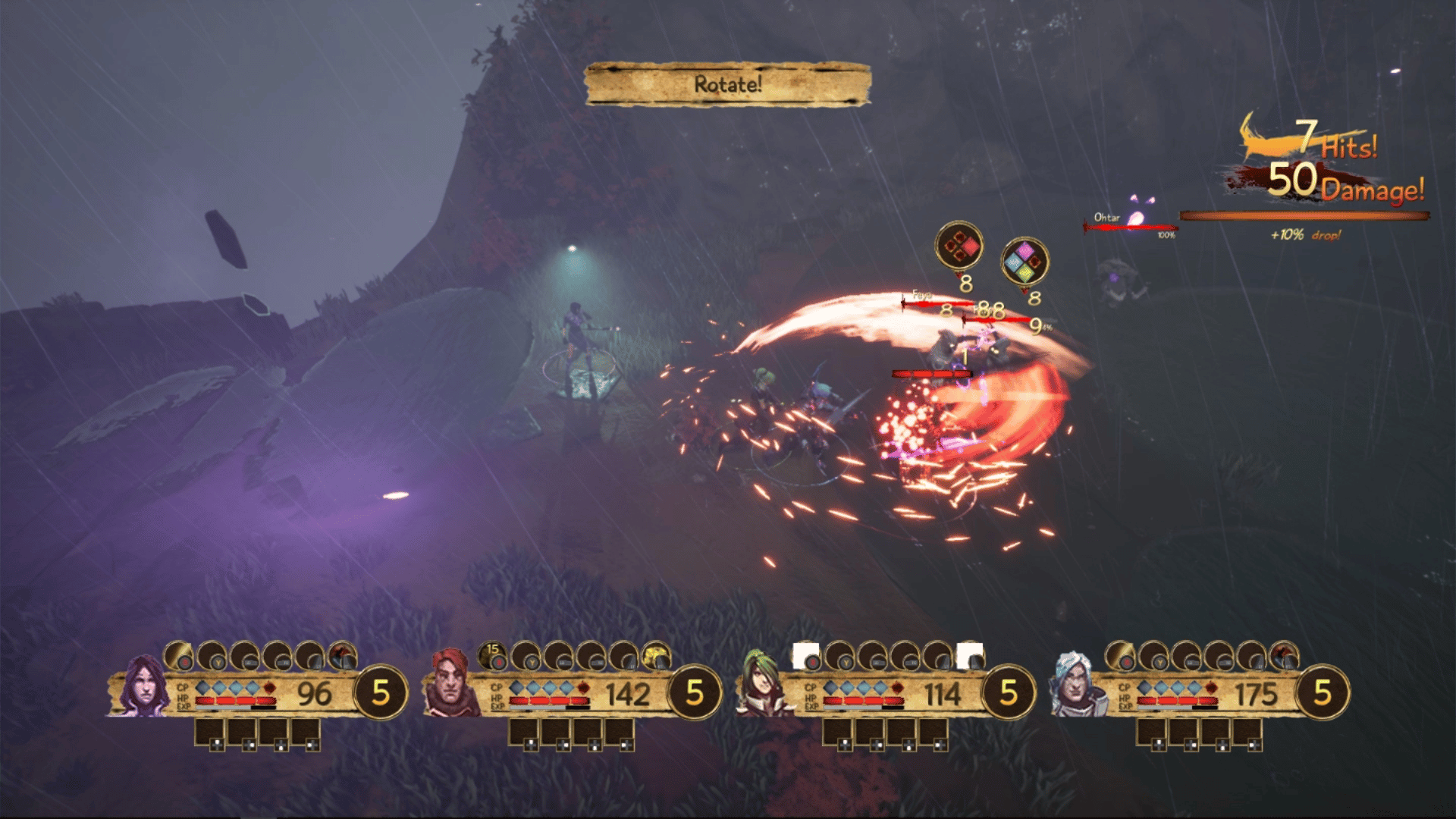1456x819 pixels.
Task: Activate the skill icon showing 15
Action: (x=494, y=655)
